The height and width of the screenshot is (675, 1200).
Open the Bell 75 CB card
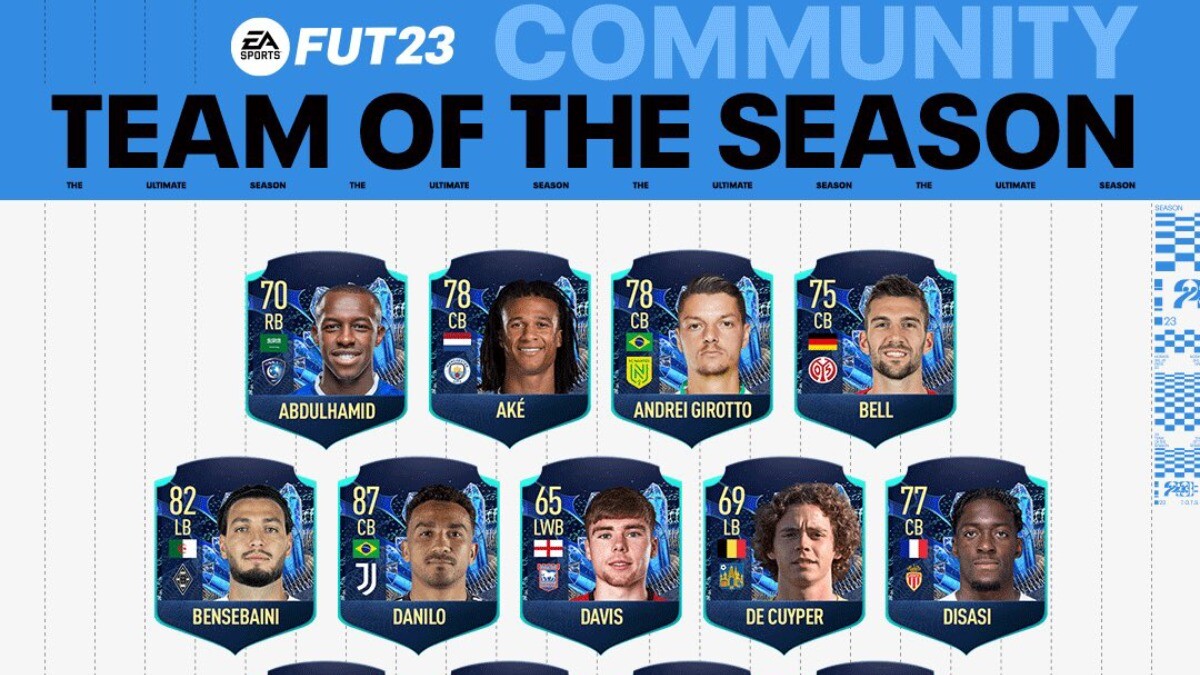[x=875, y=347]
